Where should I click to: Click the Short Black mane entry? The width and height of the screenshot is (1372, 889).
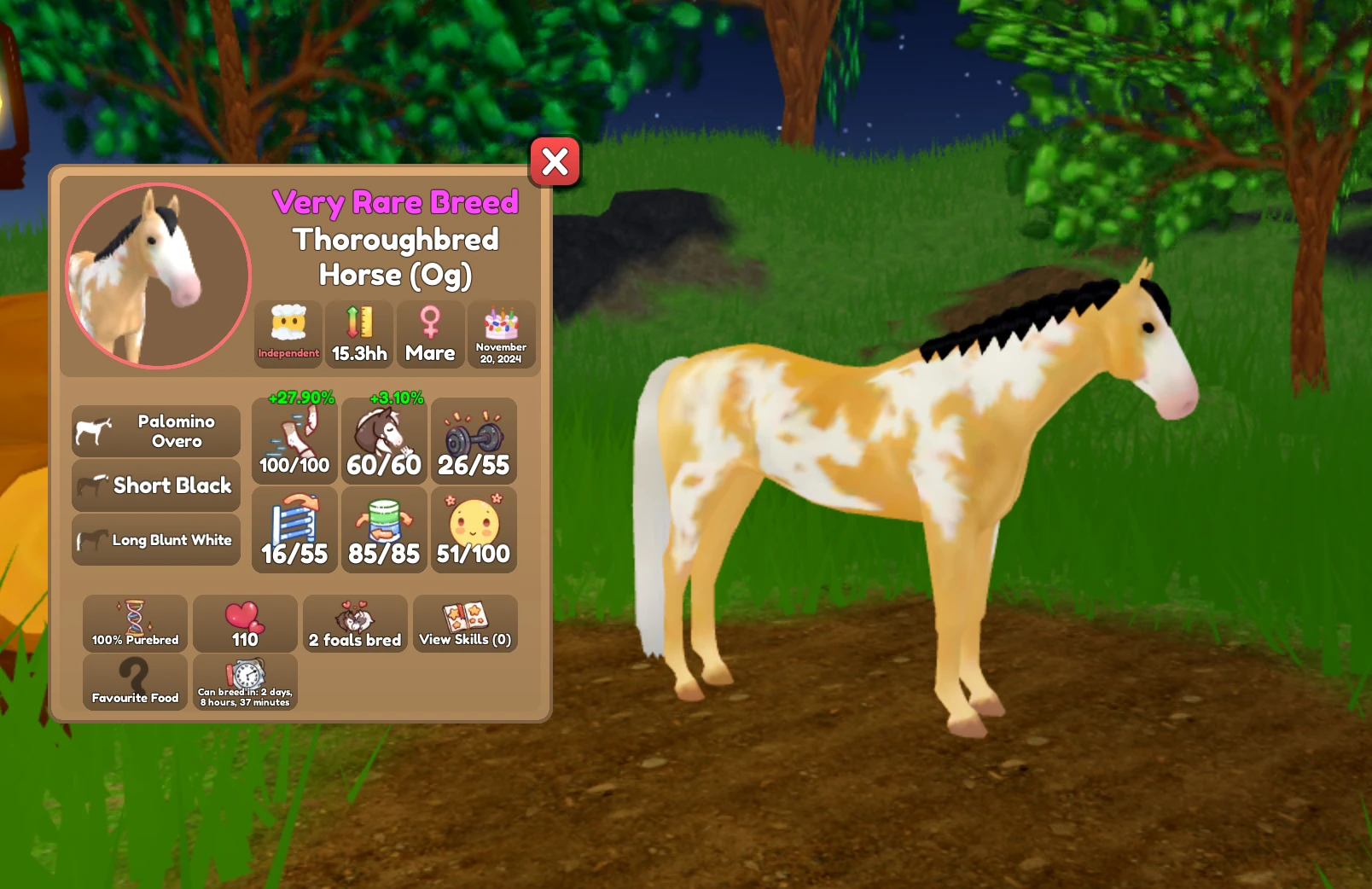(155, 485)
